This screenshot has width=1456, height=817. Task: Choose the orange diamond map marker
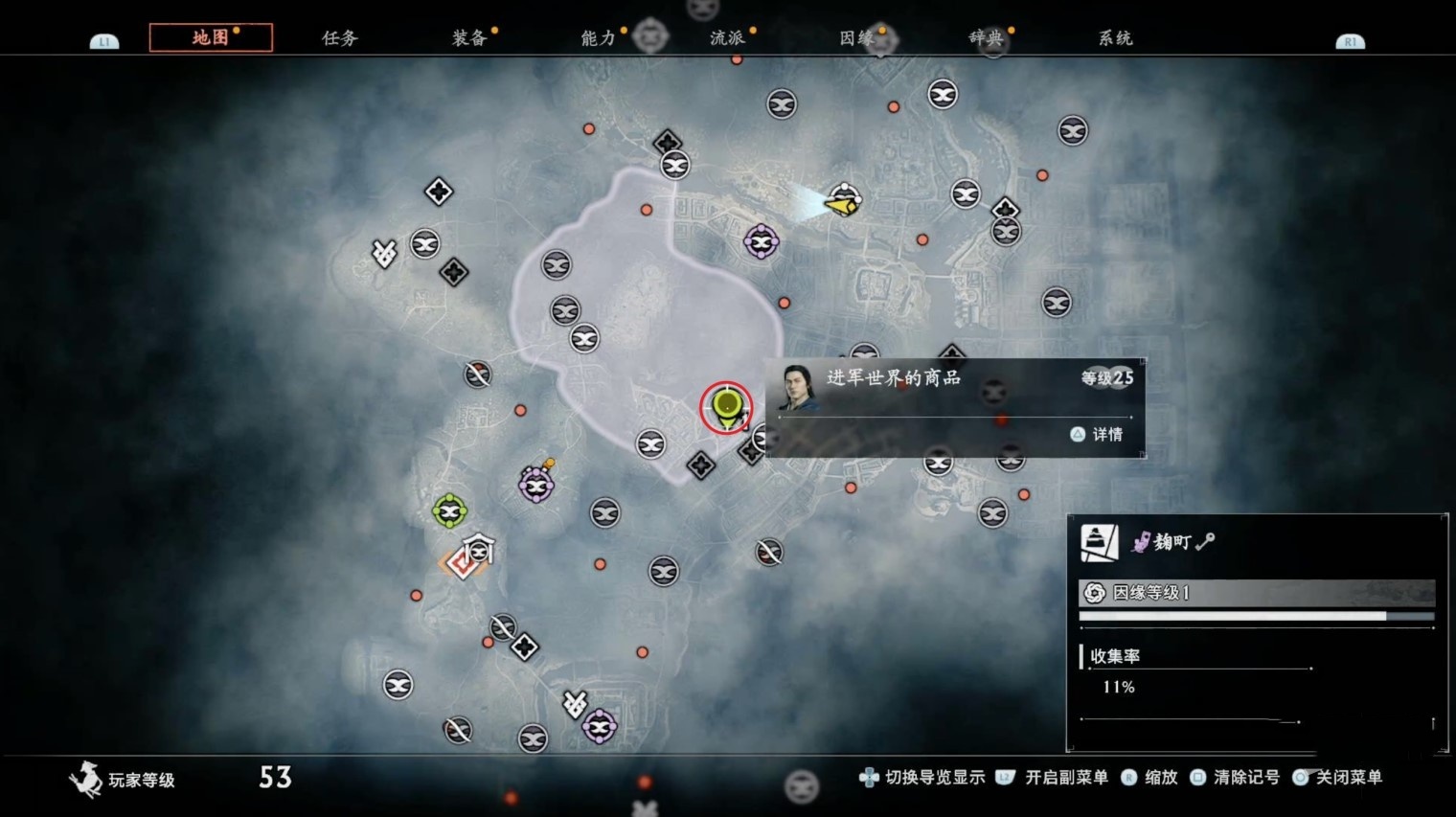[x=463, y=564]
